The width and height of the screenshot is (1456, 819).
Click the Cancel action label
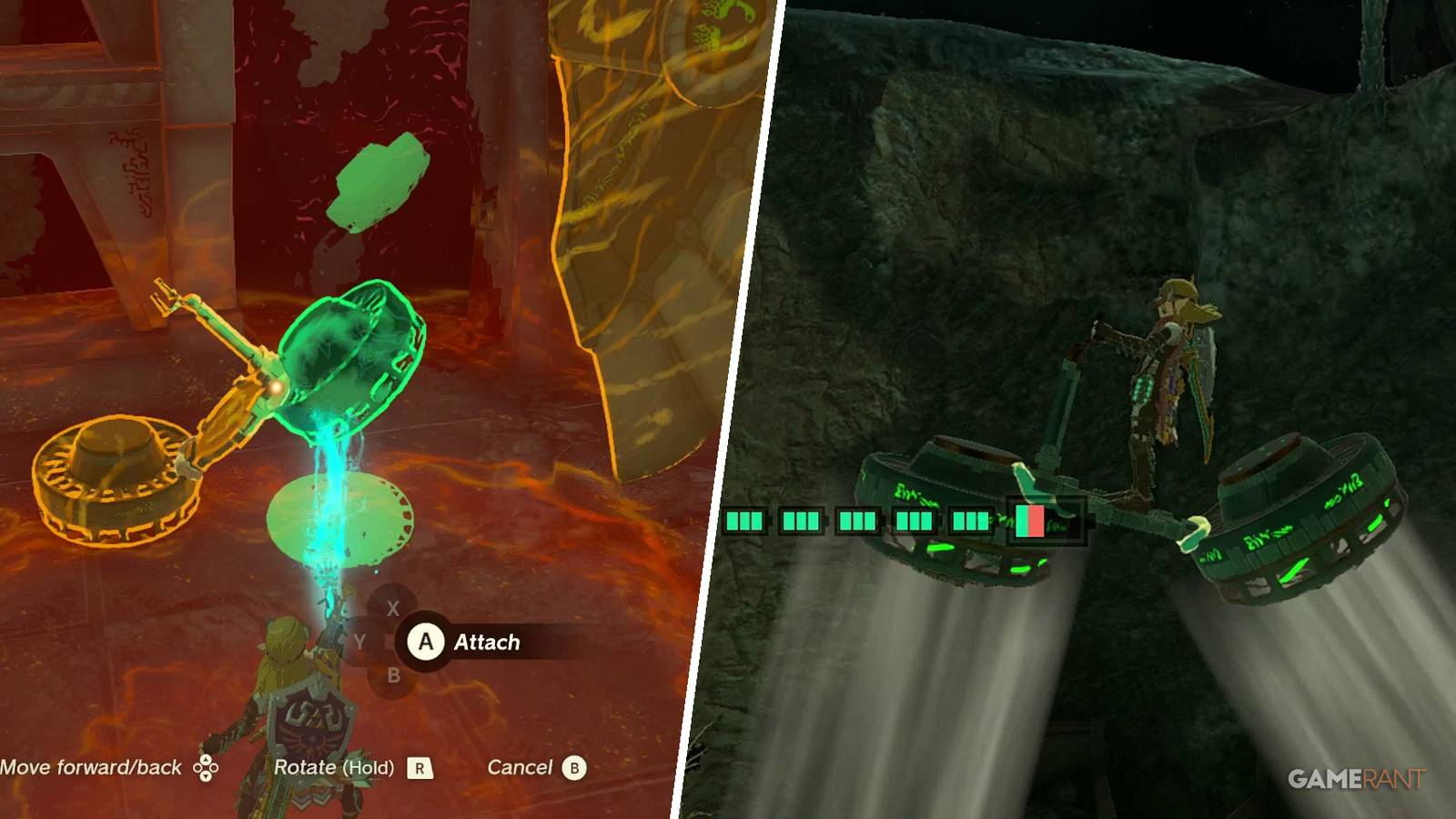[x=519, y=767]
